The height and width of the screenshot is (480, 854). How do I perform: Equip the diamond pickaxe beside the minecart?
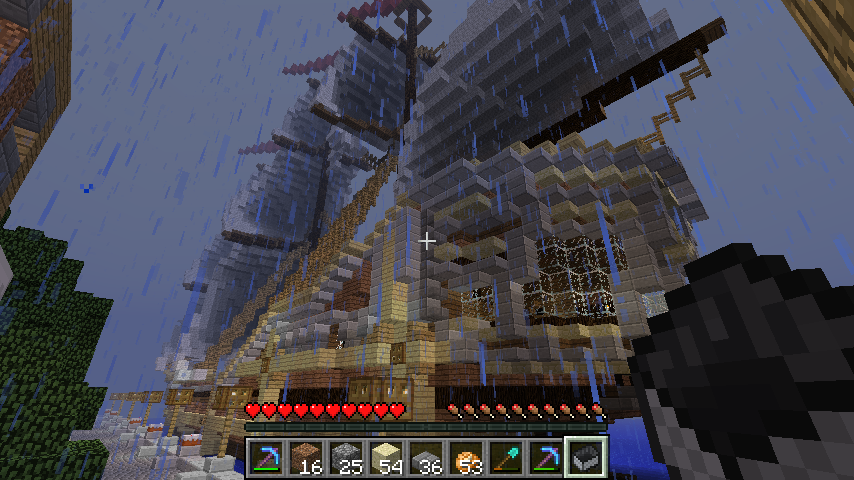coord(546,458)
